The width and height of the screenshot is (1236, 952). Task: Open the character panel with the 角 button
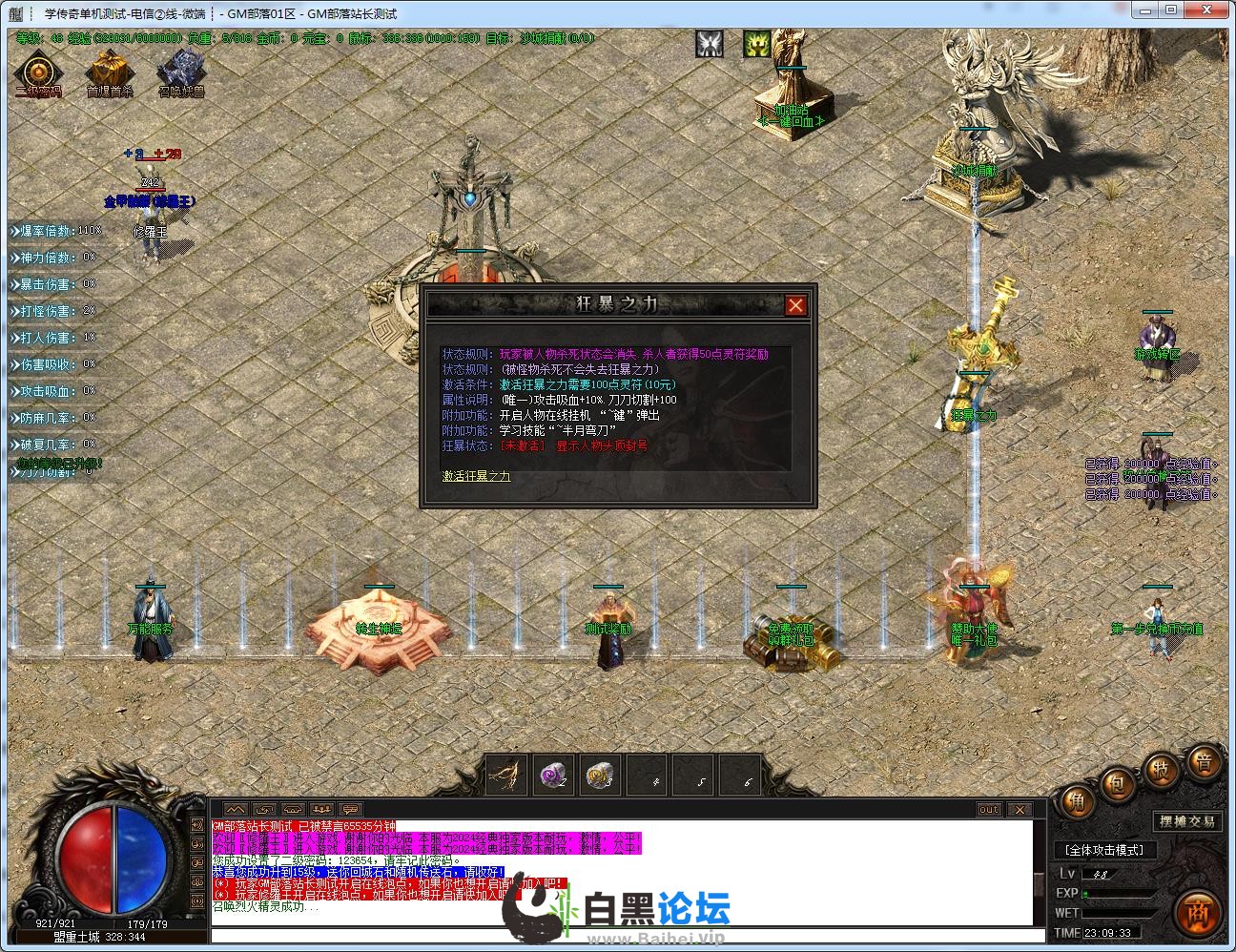(x=1076, y=802)
